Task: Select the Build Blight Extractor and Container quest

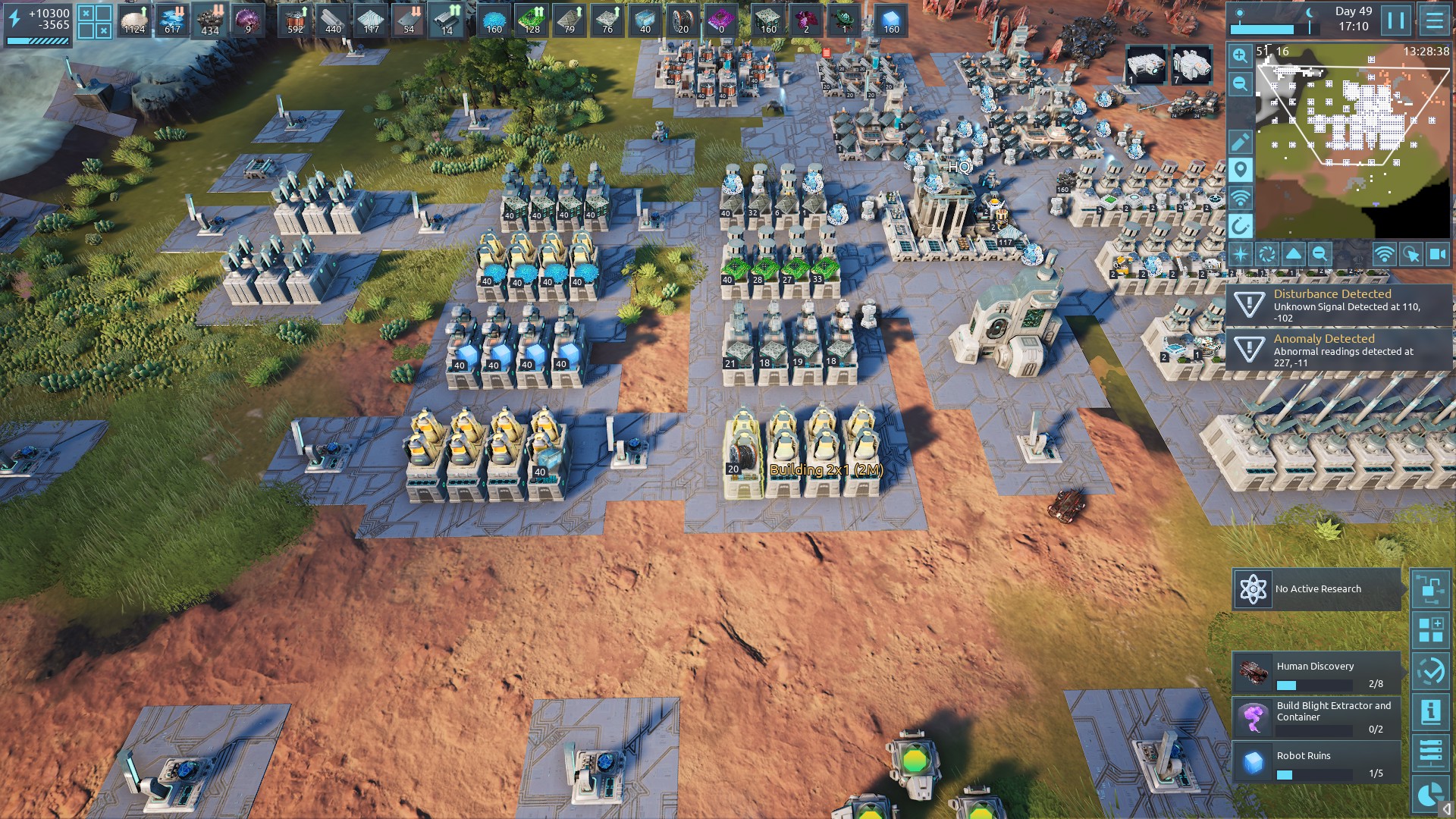Action: tap(1316, 717)
